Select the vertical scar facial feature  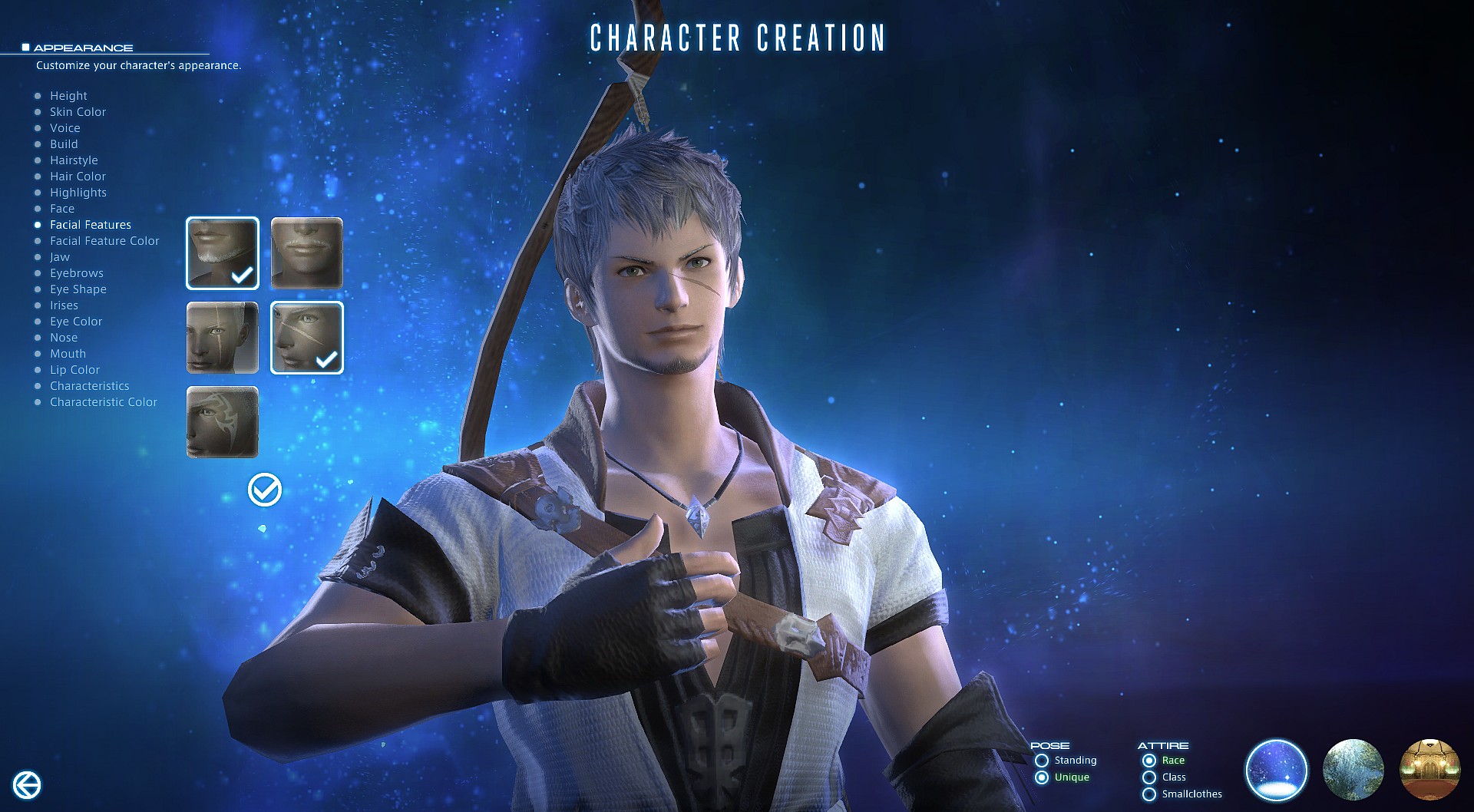(222, 338)
